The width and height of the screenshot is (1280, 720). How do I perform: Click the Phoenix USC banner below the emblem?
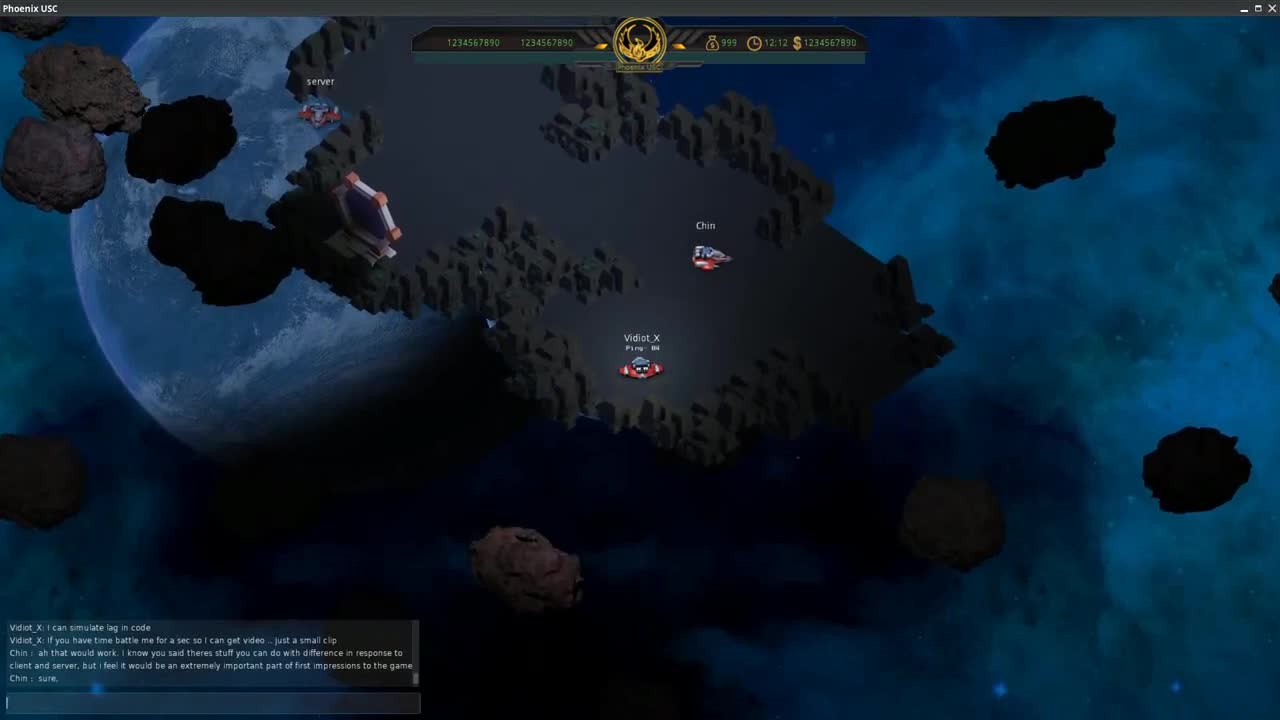[x=639, y=66]
